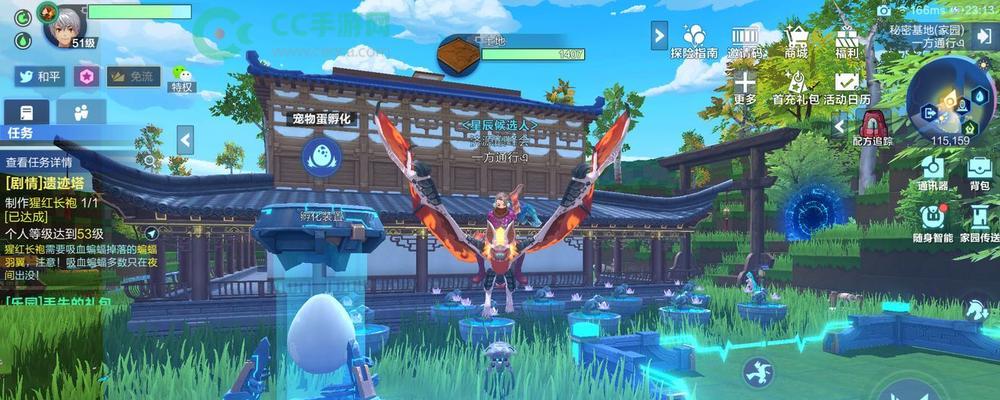The image size is (1000, 400).
Task: Open the 首充礼包 first-recharge gift pack
Action: coord(795,87)
